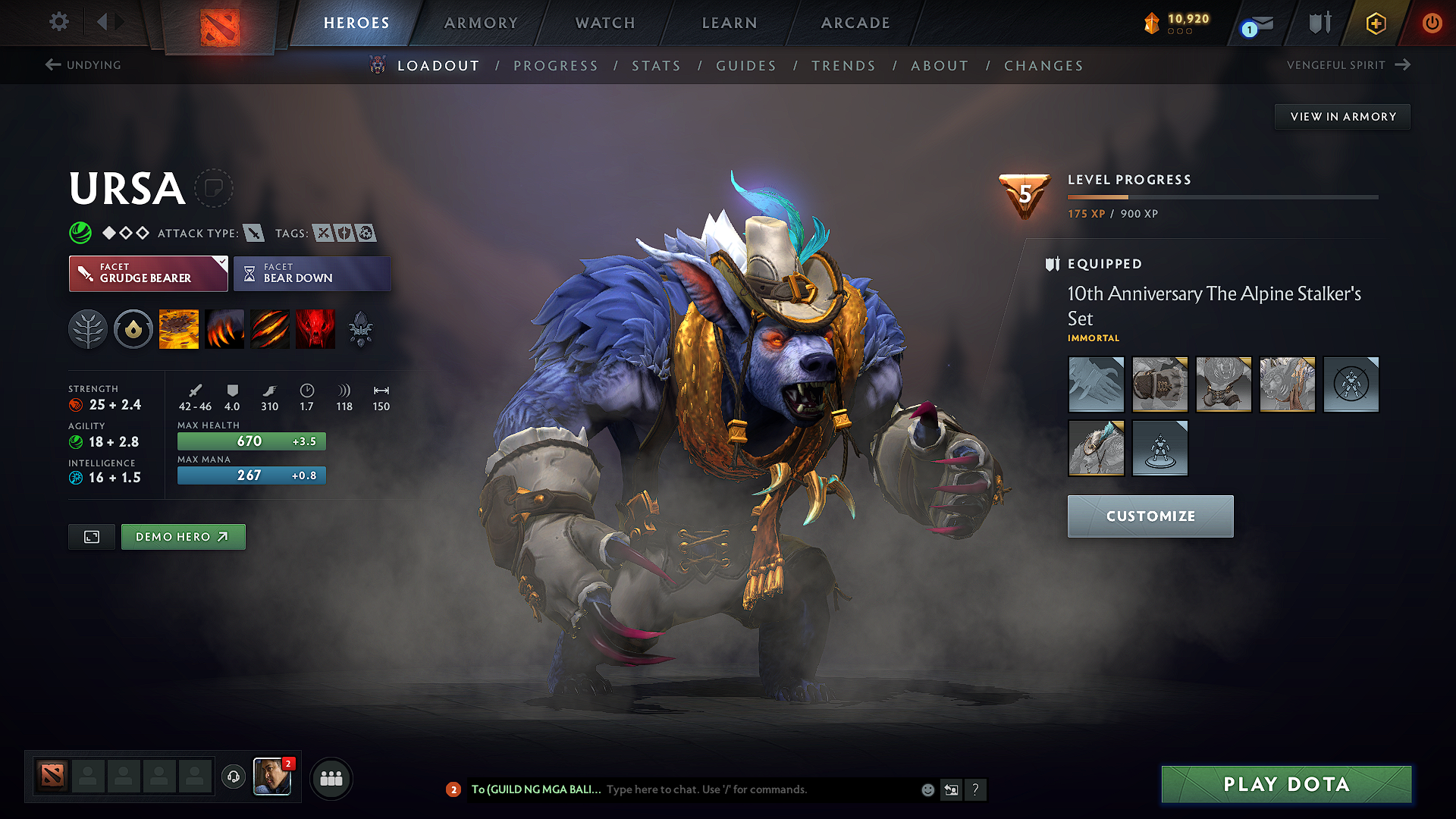Open the settings gear
Image resolution: width=1456 pixels, height=819 pixels.
(x=58, y=22)
